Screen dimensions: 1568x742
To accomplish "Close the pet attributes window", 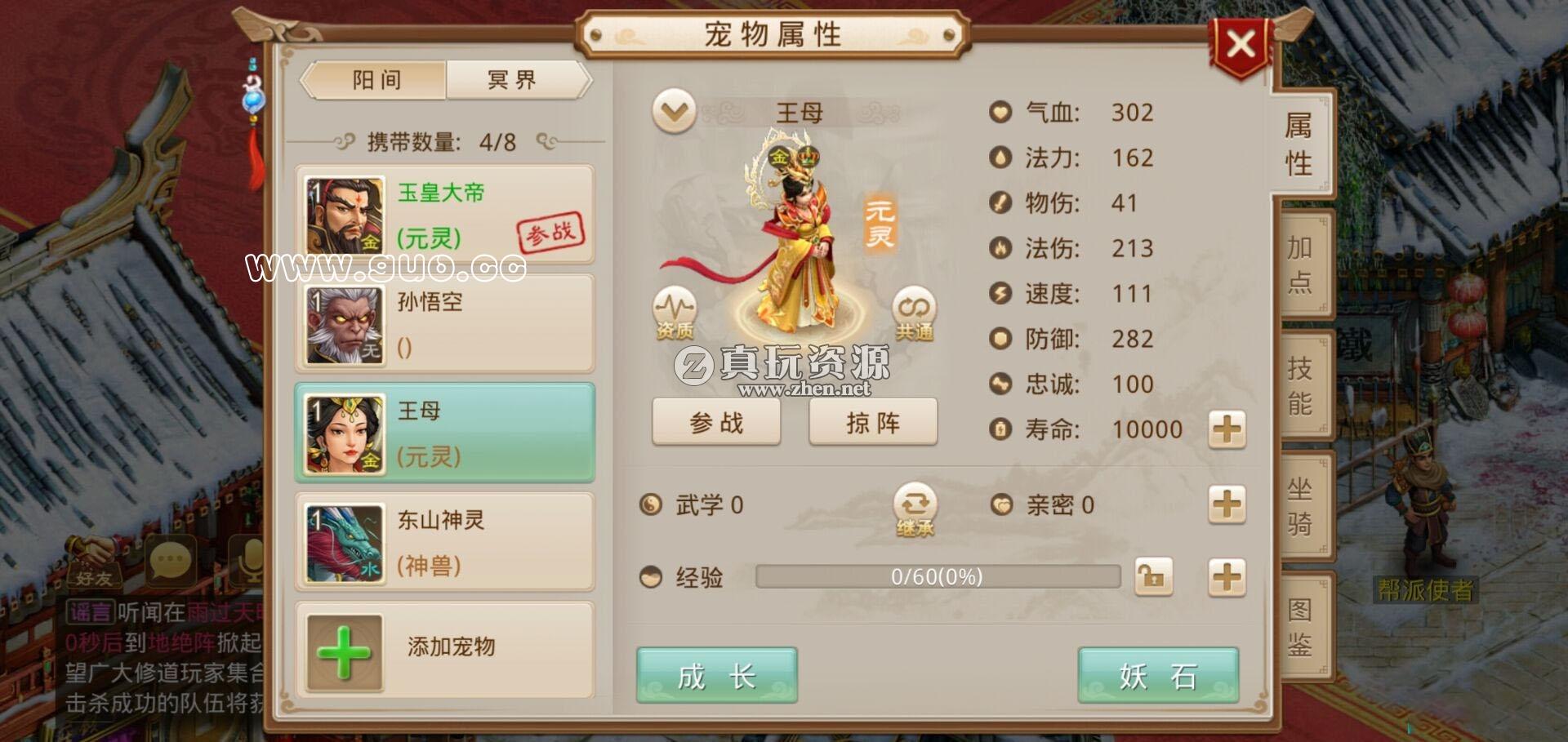I will (1241, 44).
